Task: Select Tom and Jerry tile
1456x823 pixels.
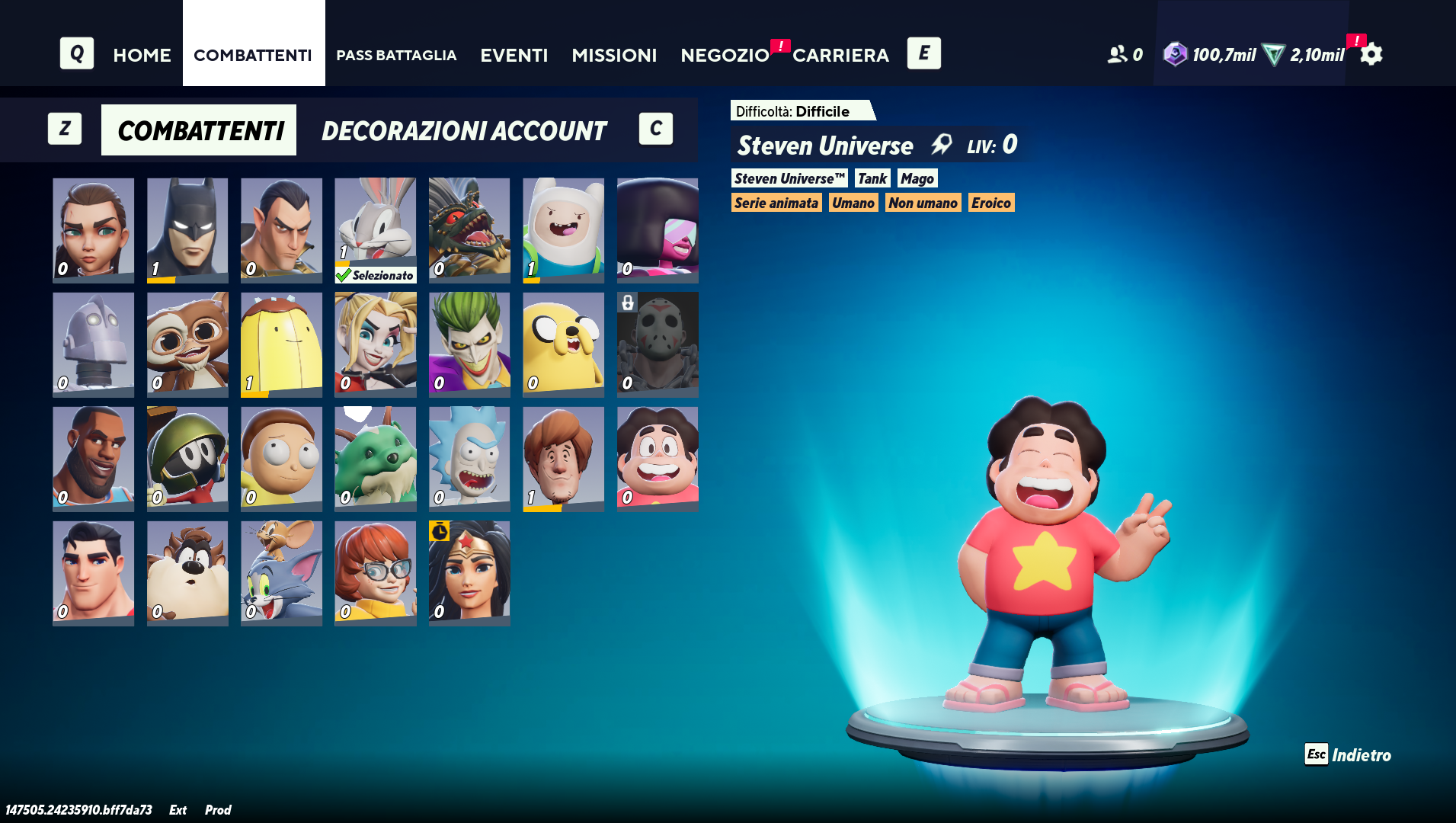Action: click(x=281, y=572)
